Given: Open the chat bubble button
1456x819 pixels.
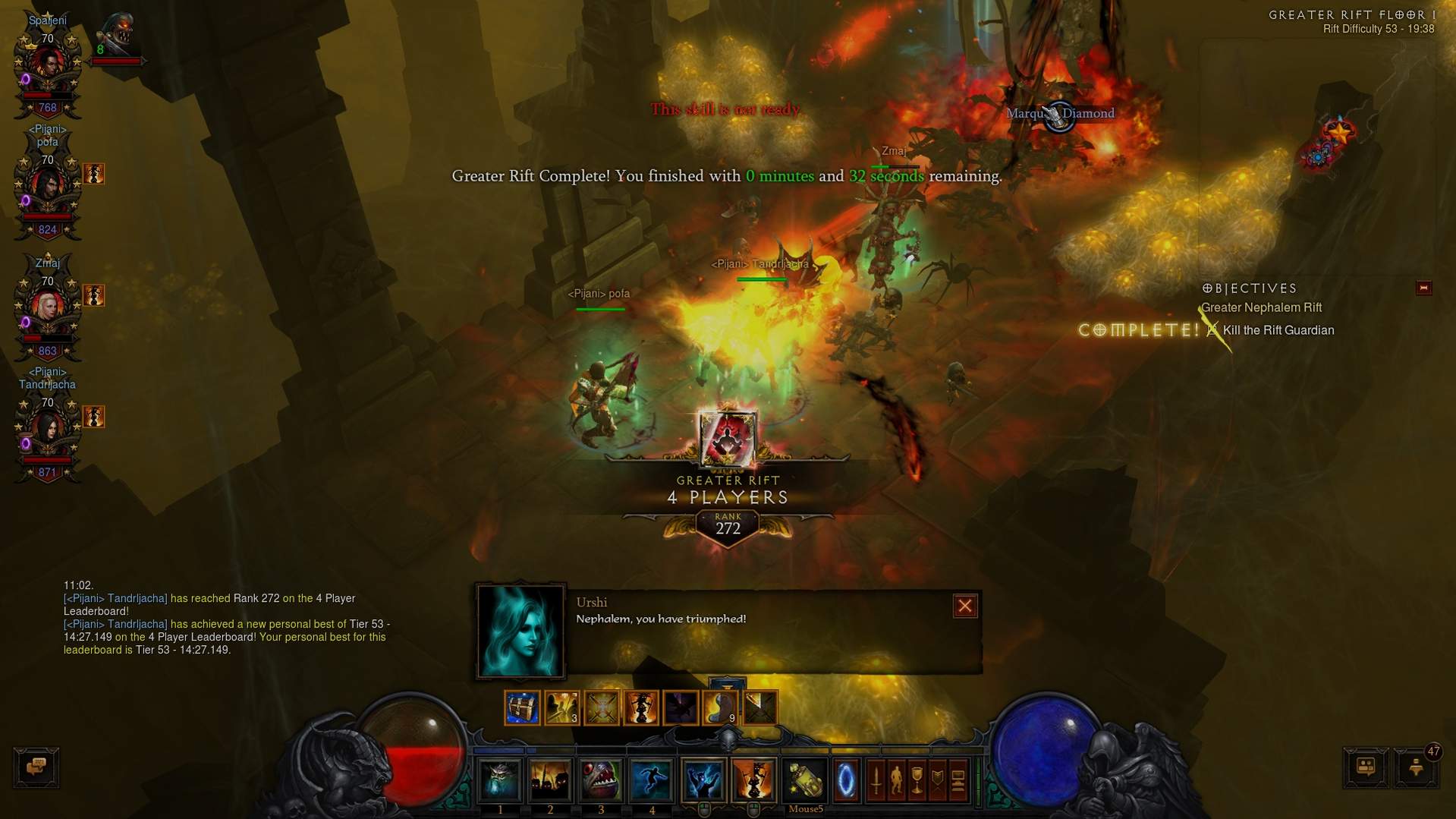Looking at the screenshot, I should (x=36, y=767).
